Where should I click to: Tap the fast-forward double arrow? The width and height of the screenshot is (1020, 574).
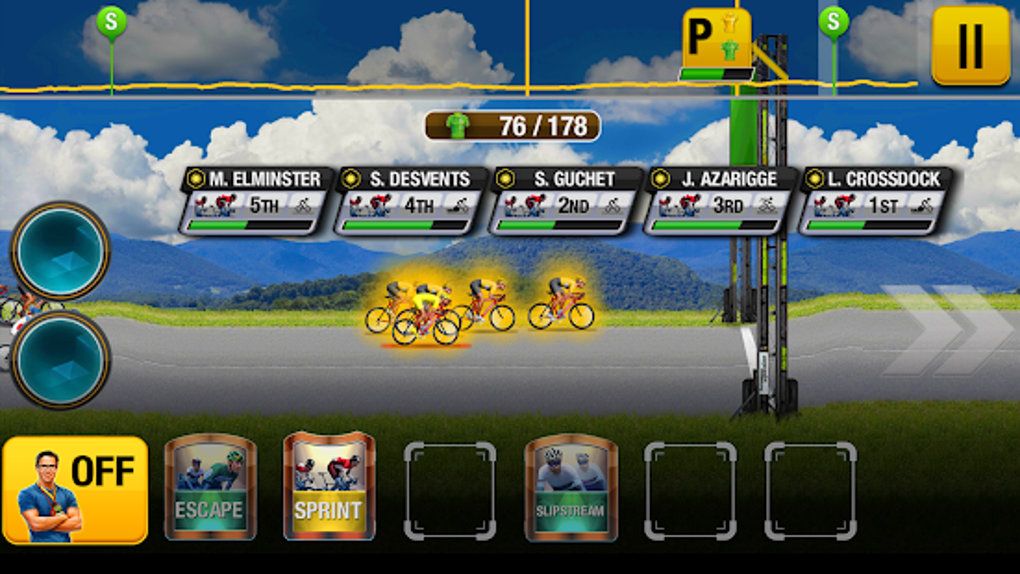(x=945, y=330)
